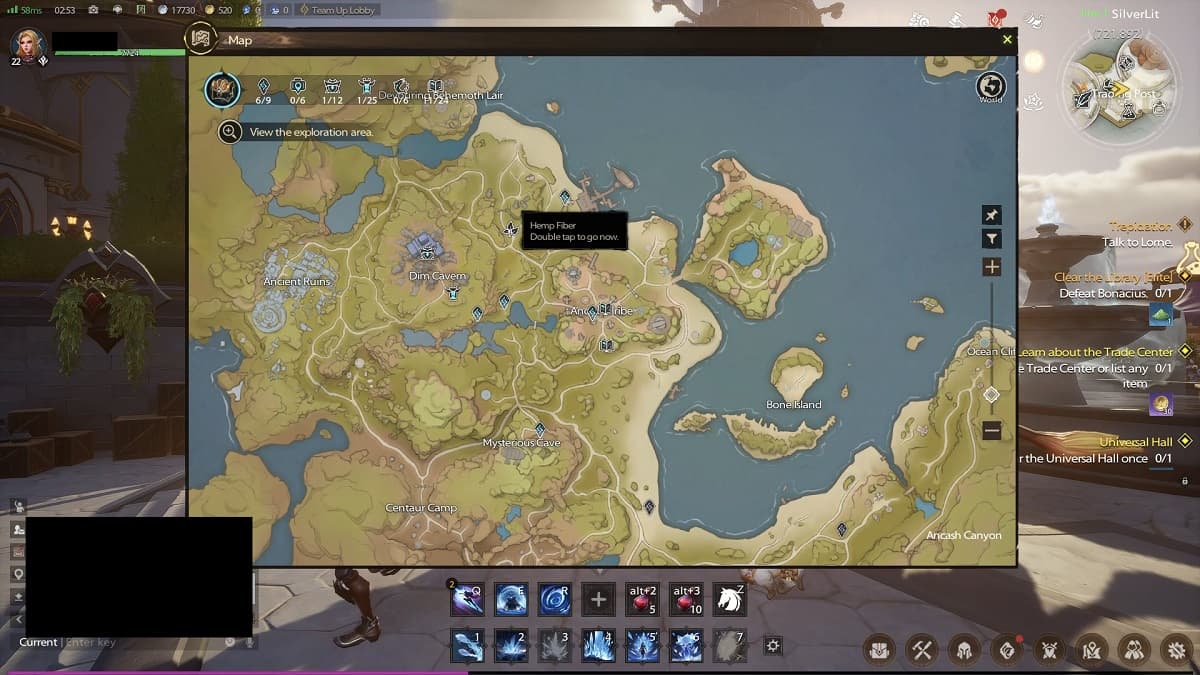Screen dimensions: 1200x675
Task: Select the Dim Cavern location marker
Action: 427,252
